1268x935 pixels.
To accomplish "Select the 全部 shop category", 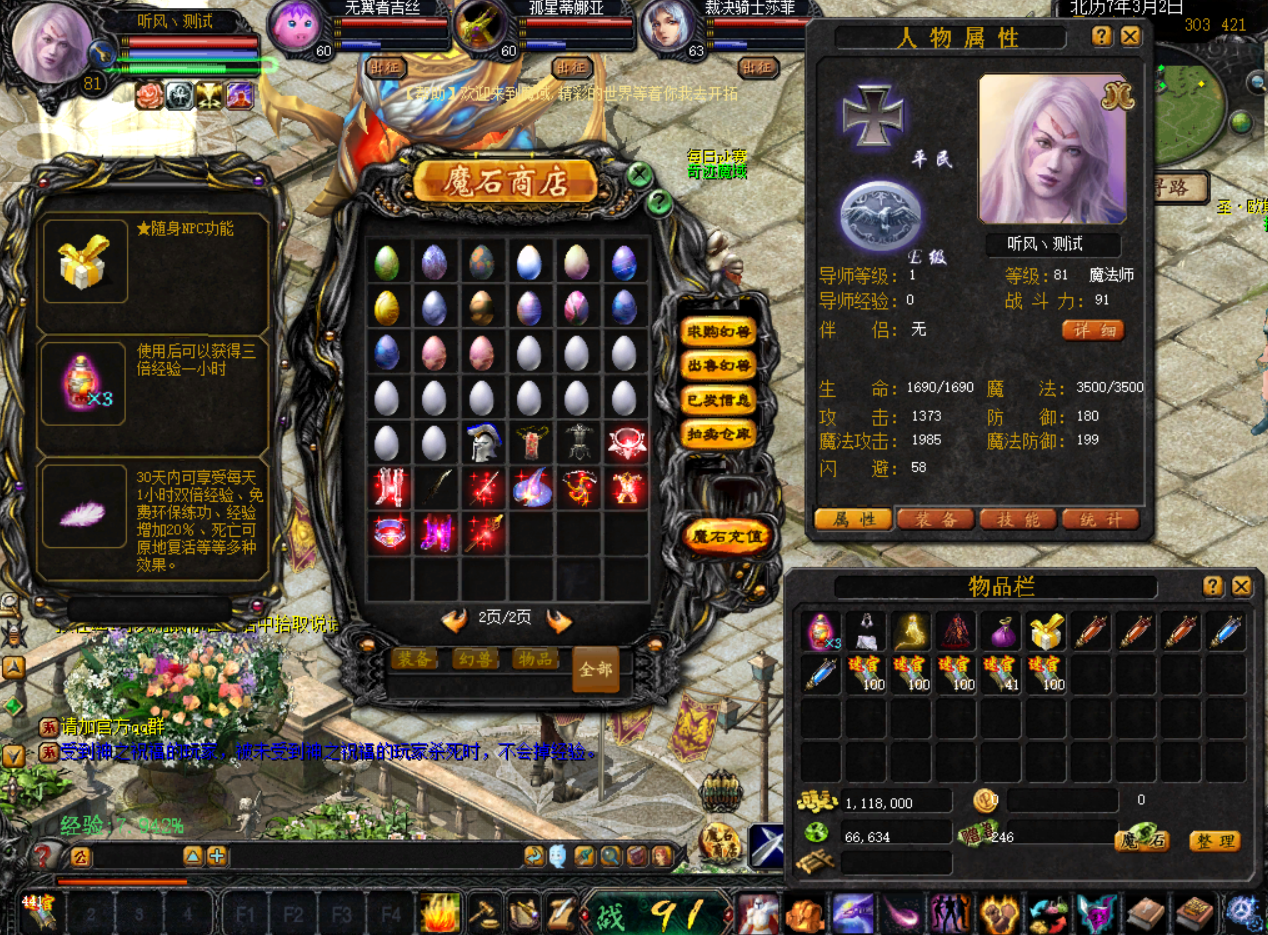I will pos(595,669).
